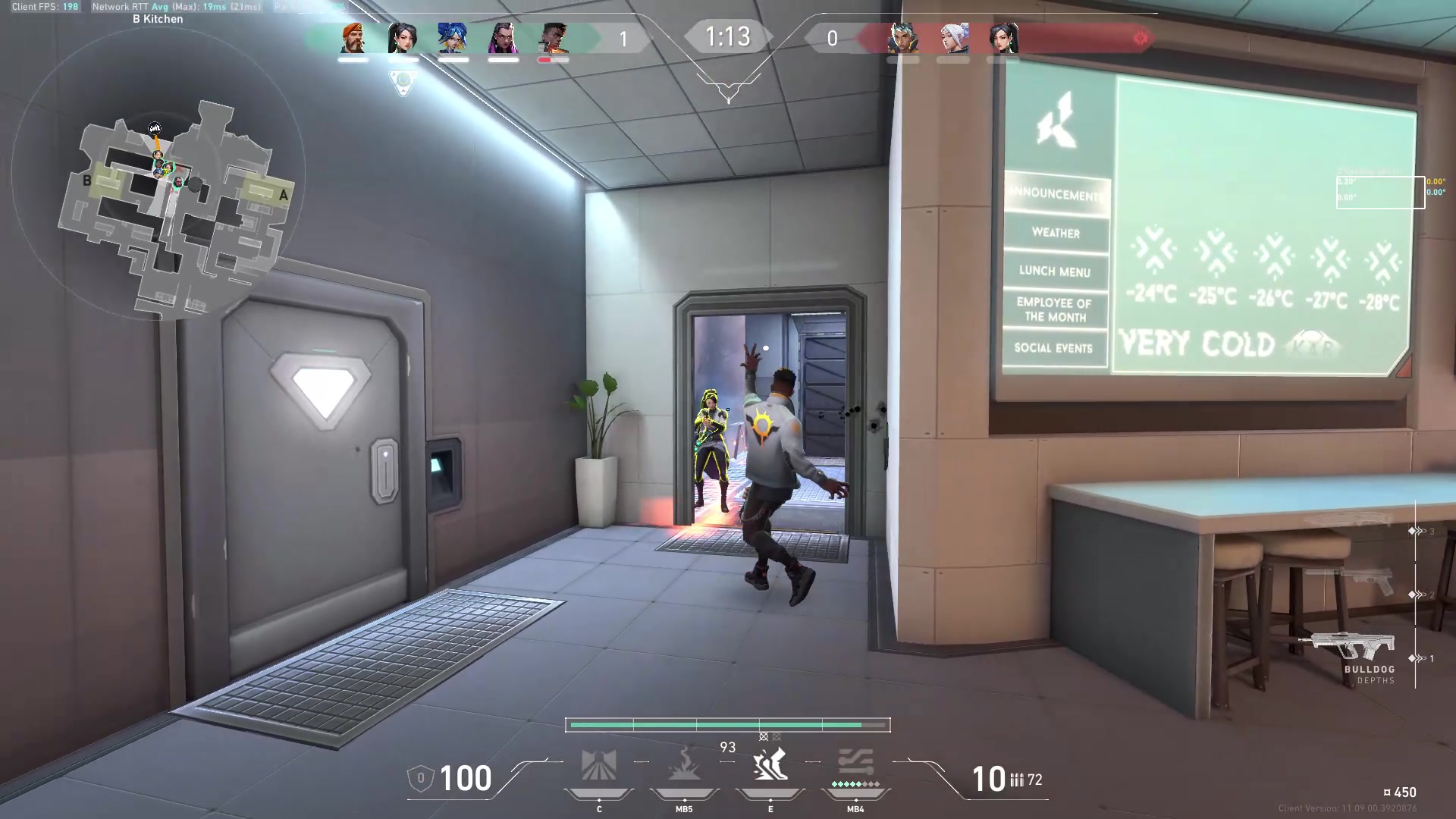Viewport: 1456px width, 819px height.
Task: Choose Reyna's portrait in the ally roster
Action: 503,38
